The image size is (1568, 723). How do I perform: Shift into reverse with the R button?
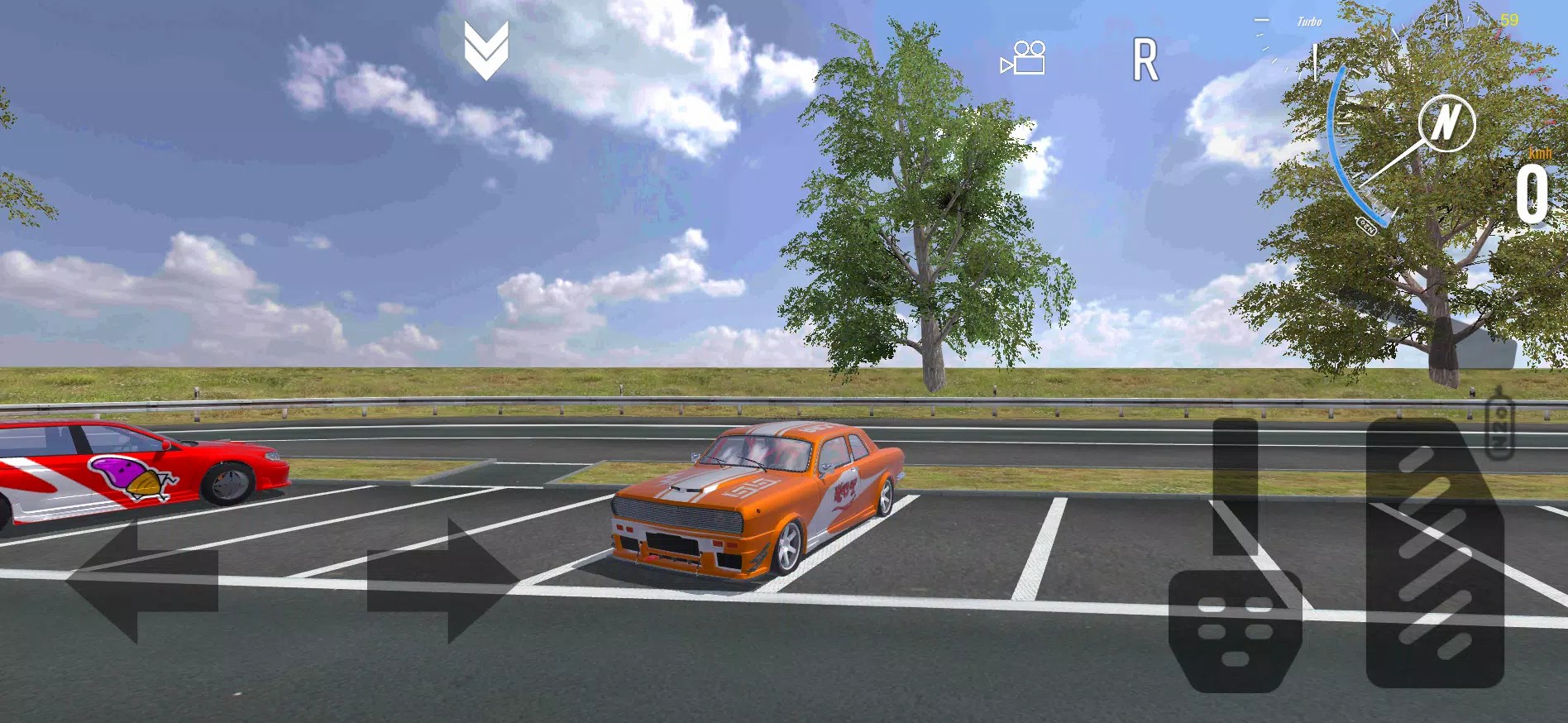pos(1145,60)
